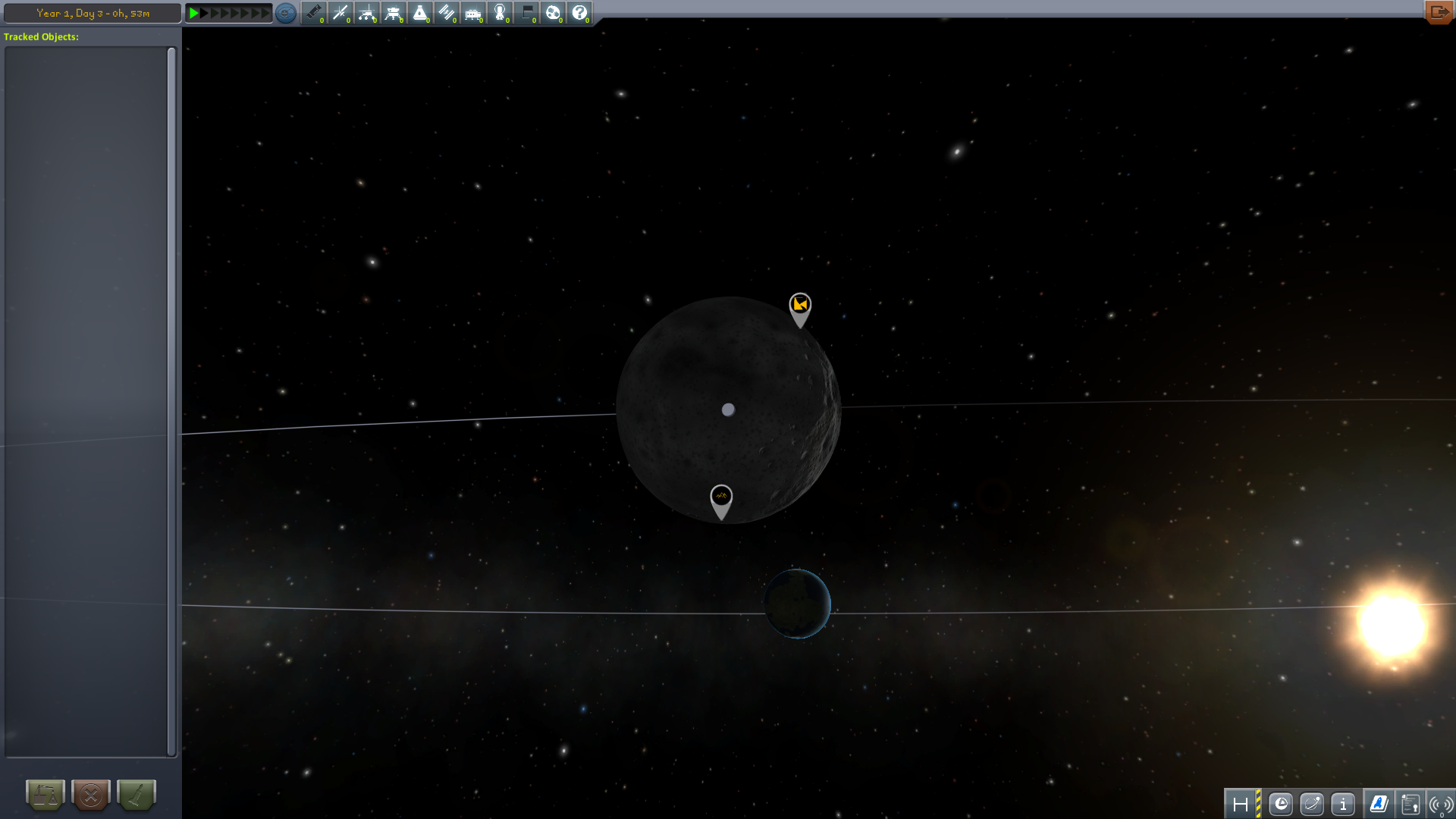Toggle the probe filter icon
1456x819 pixels.
click(x=340, y=13)
